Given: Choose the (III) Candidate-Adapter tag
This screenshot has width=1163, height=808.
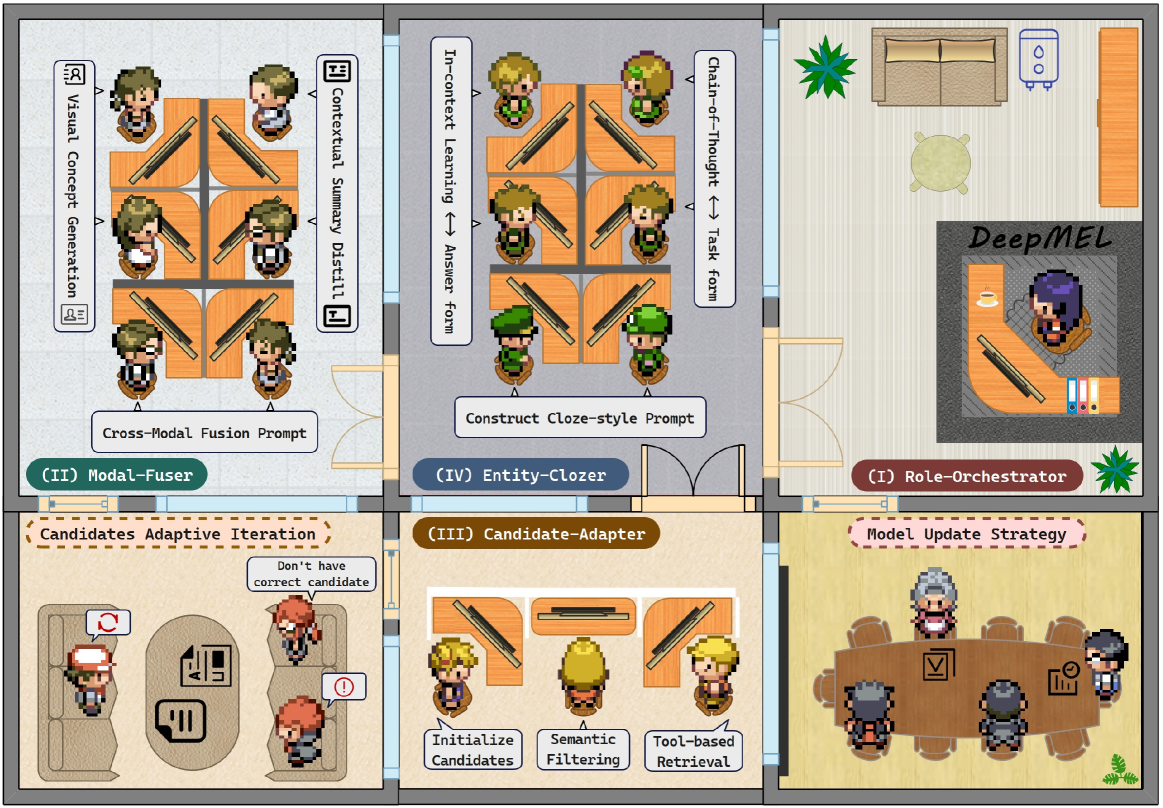Looking at the screenshot, I should (x=530, y=534).
